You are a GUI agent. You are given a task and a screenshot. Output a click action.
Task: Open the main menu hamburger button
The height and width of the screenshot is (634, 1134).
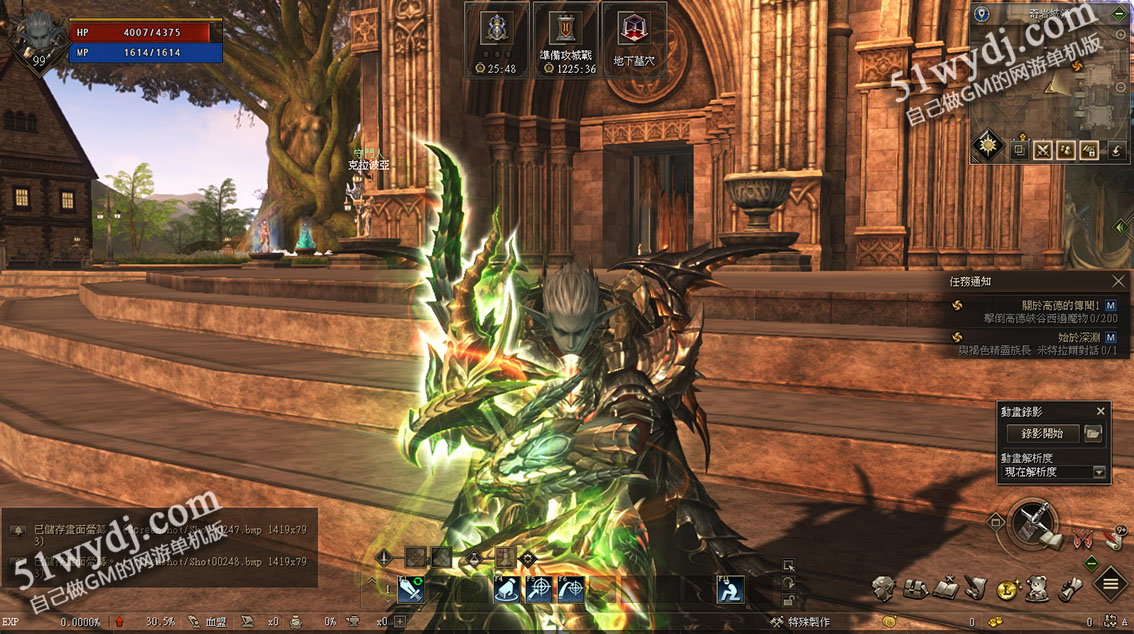1110,584
